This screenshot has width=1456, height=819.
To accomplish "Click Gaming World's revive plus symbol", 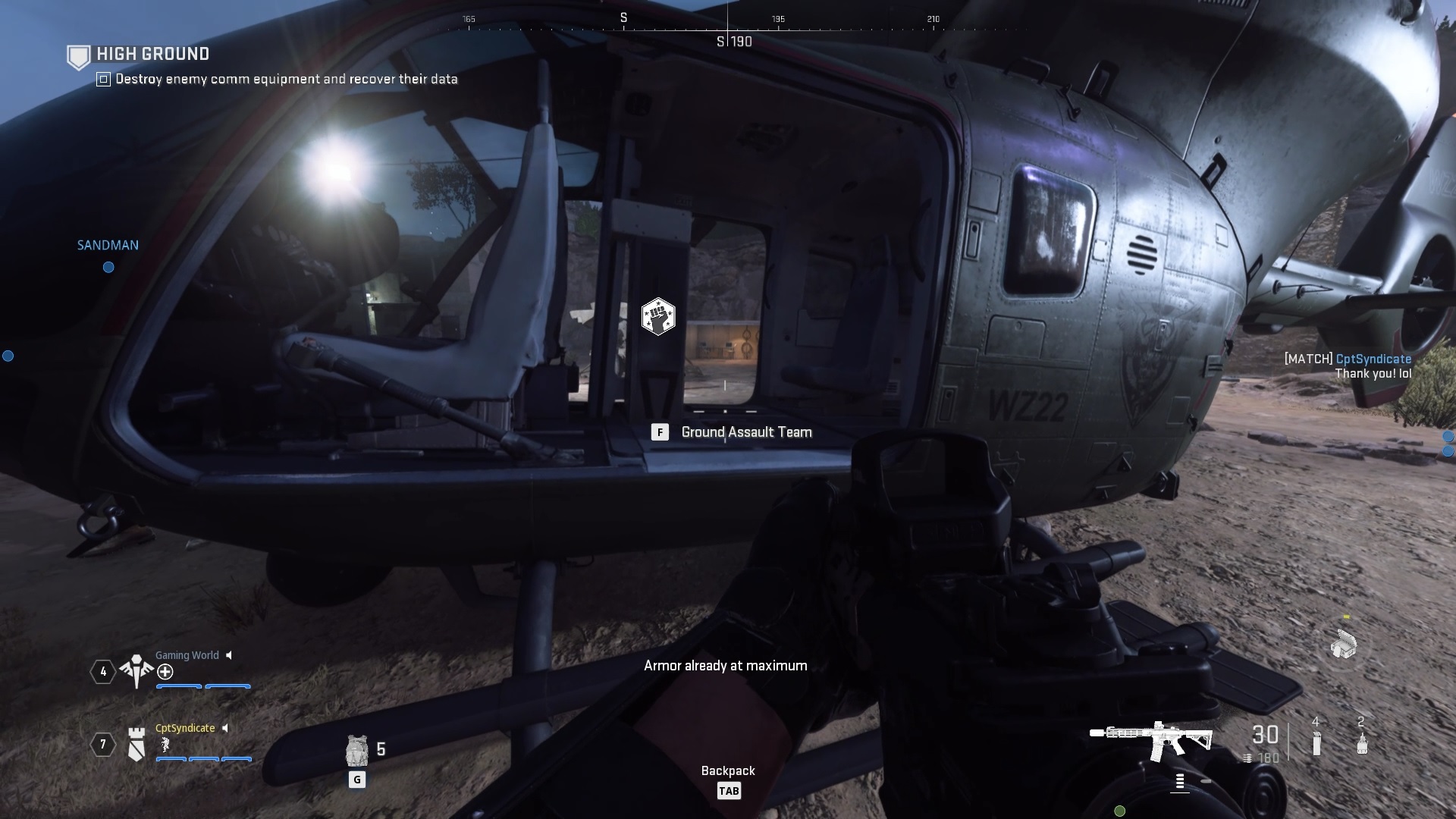I will pos(164,672).
